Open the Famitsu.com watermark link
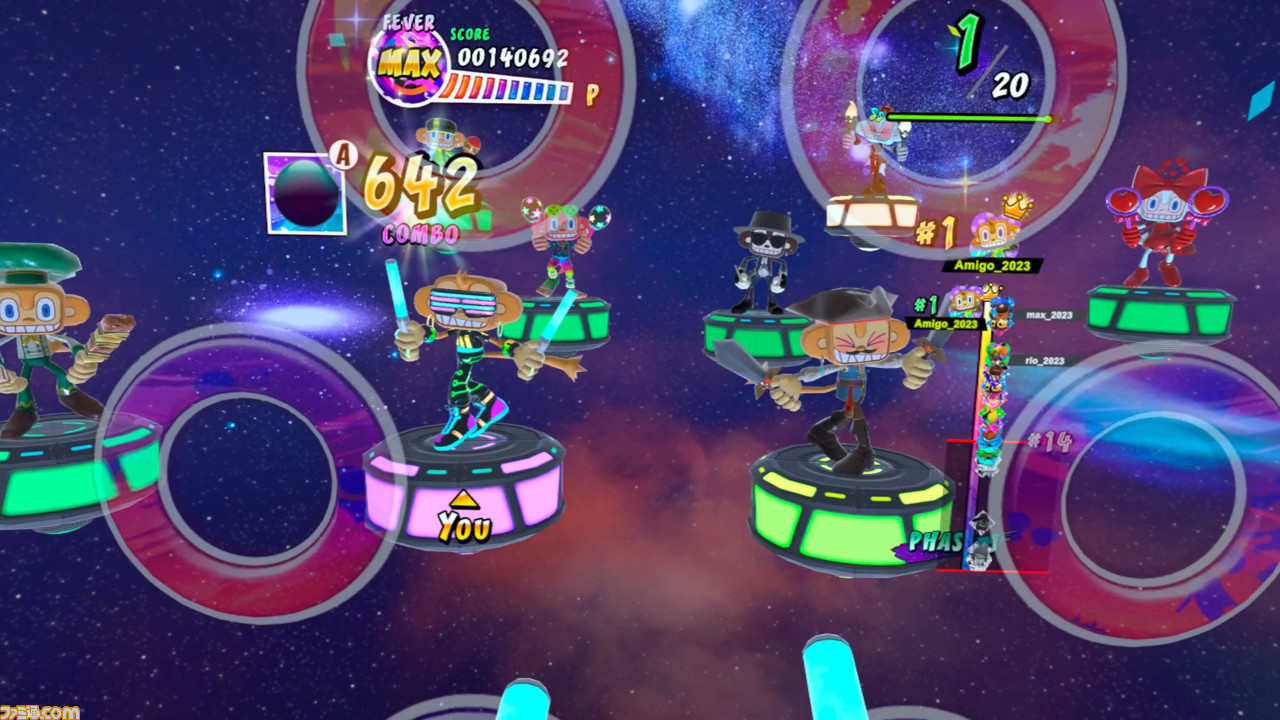 (40, 711)
